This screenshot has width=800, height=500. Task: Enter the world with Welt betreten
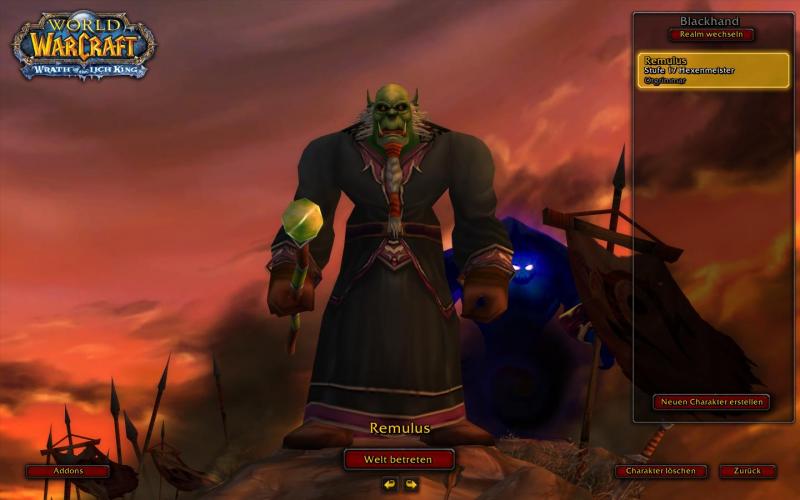(399, 459)
